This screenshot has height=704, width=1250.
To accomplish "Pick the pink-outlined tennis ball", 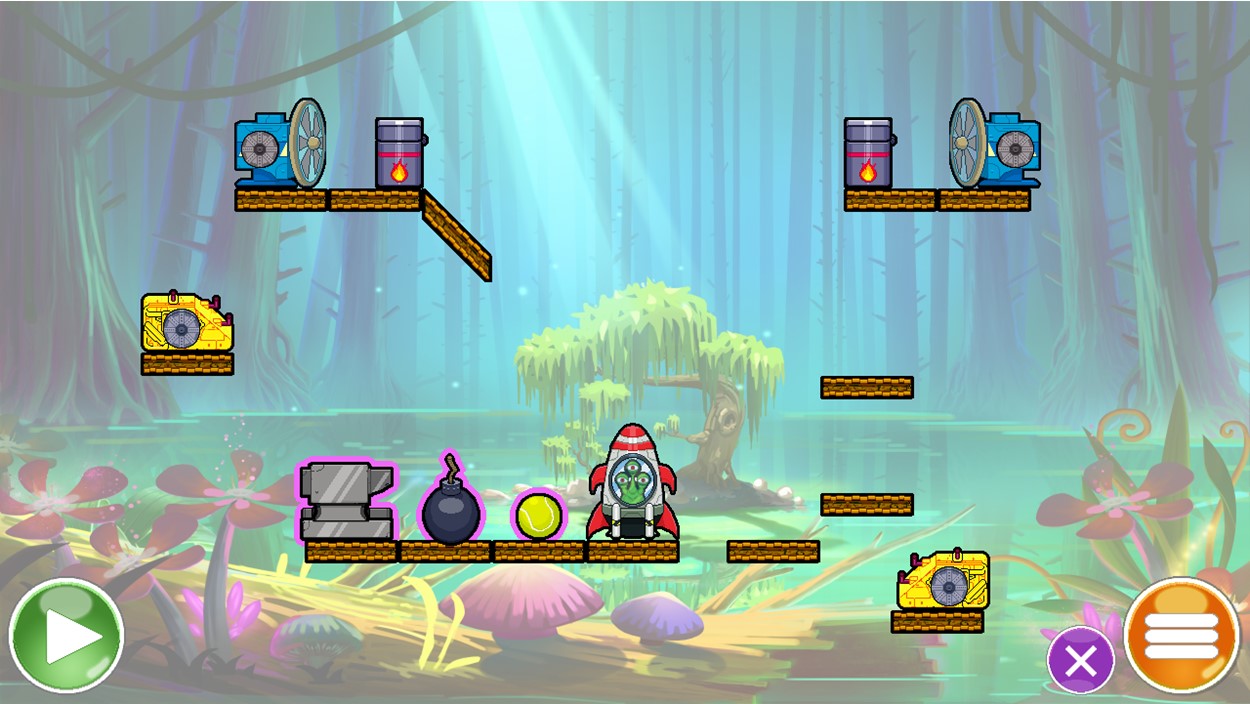I will (539, 515).
